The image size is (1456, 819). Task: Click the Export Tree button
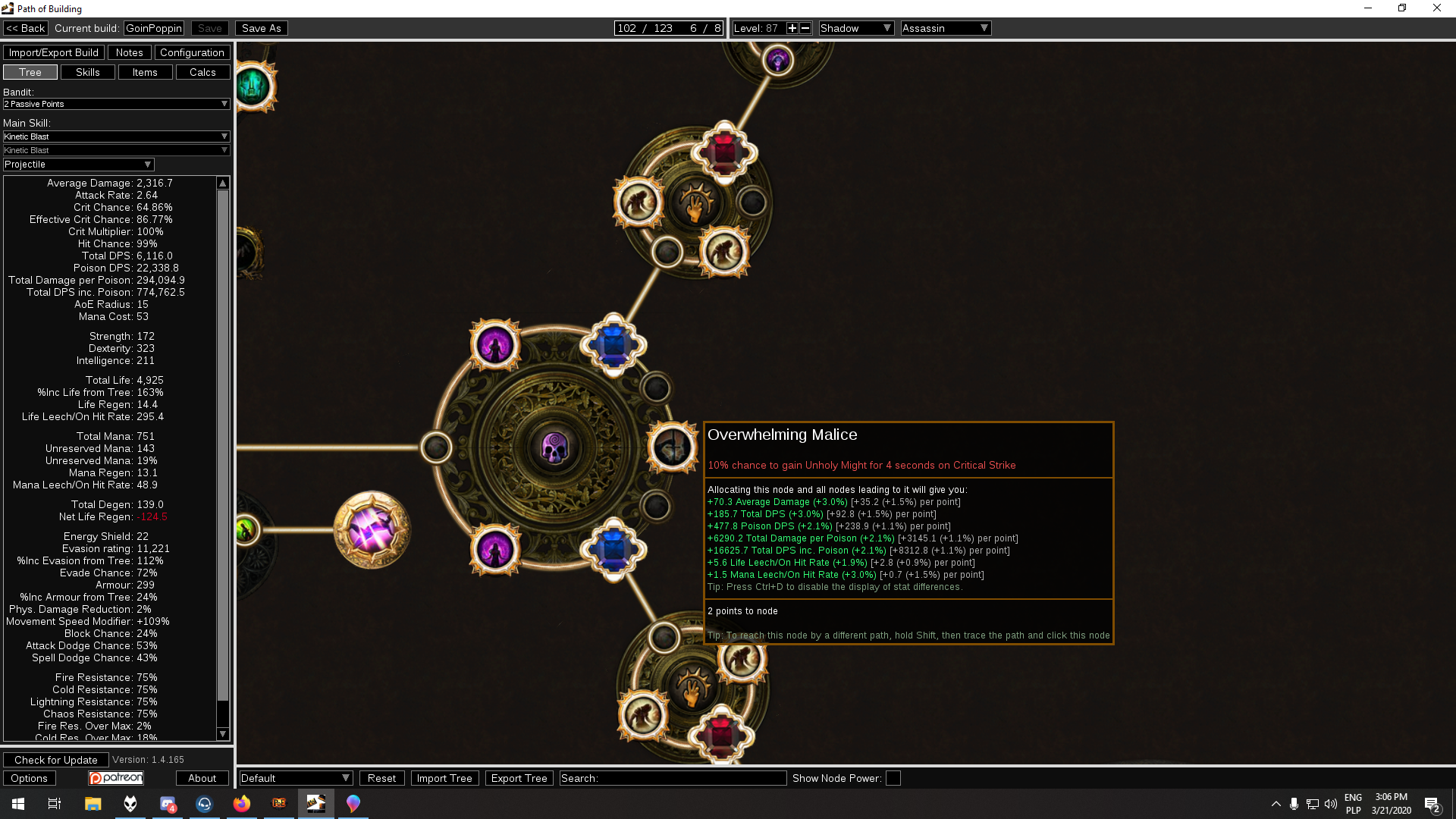tap(519, 778)
